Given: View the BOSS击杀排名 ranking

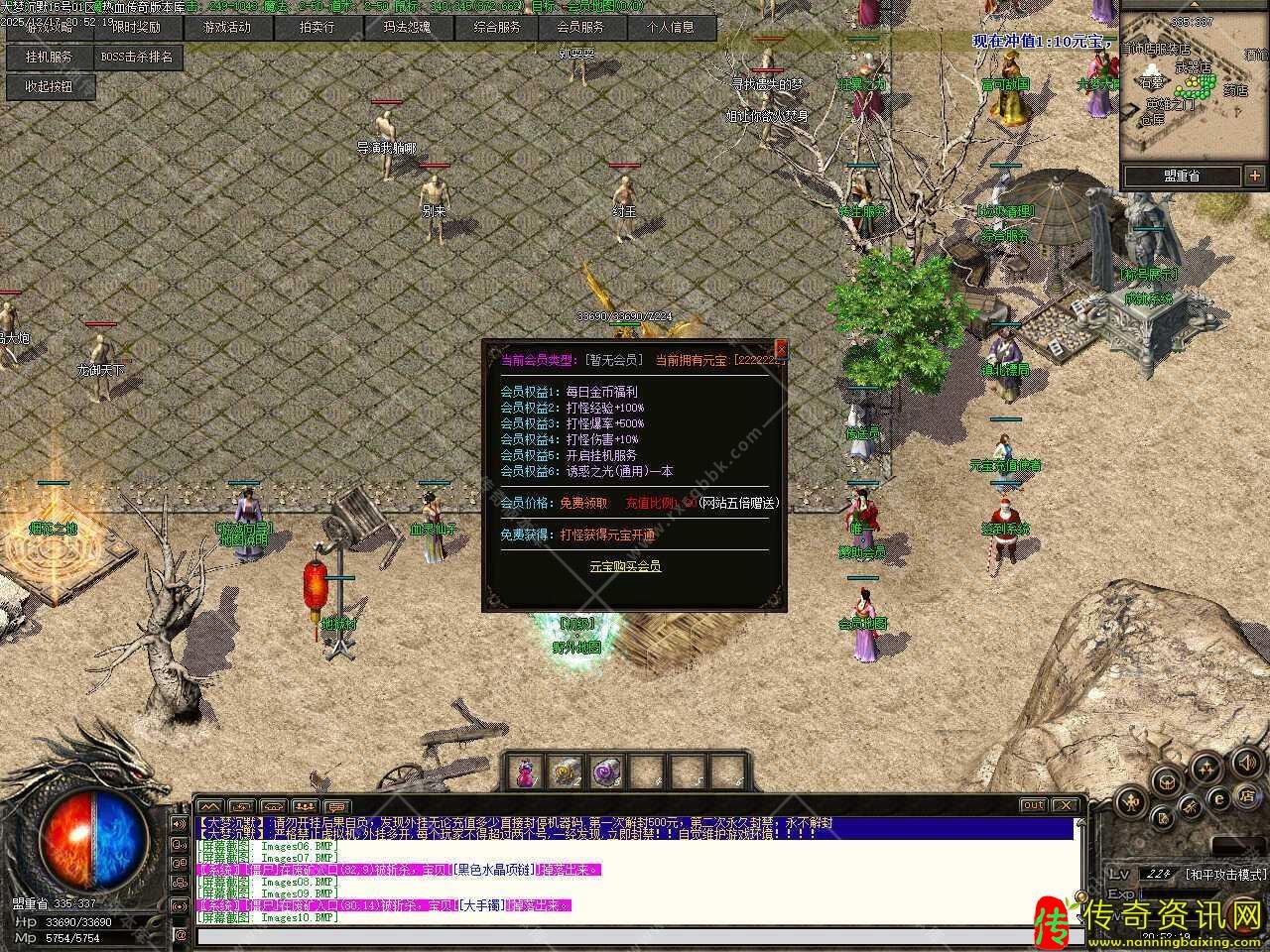Looking at the screenshot, I should [138, 58].
